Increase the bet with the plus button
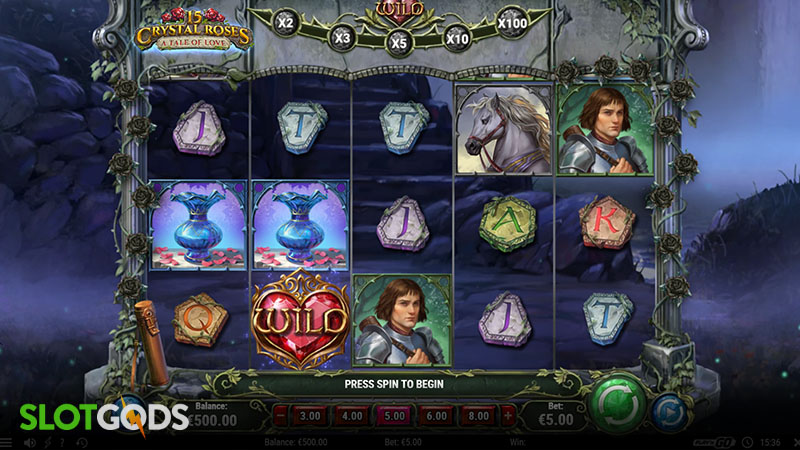800x450 pixels. pyautogui.click(x=509, y=414)
